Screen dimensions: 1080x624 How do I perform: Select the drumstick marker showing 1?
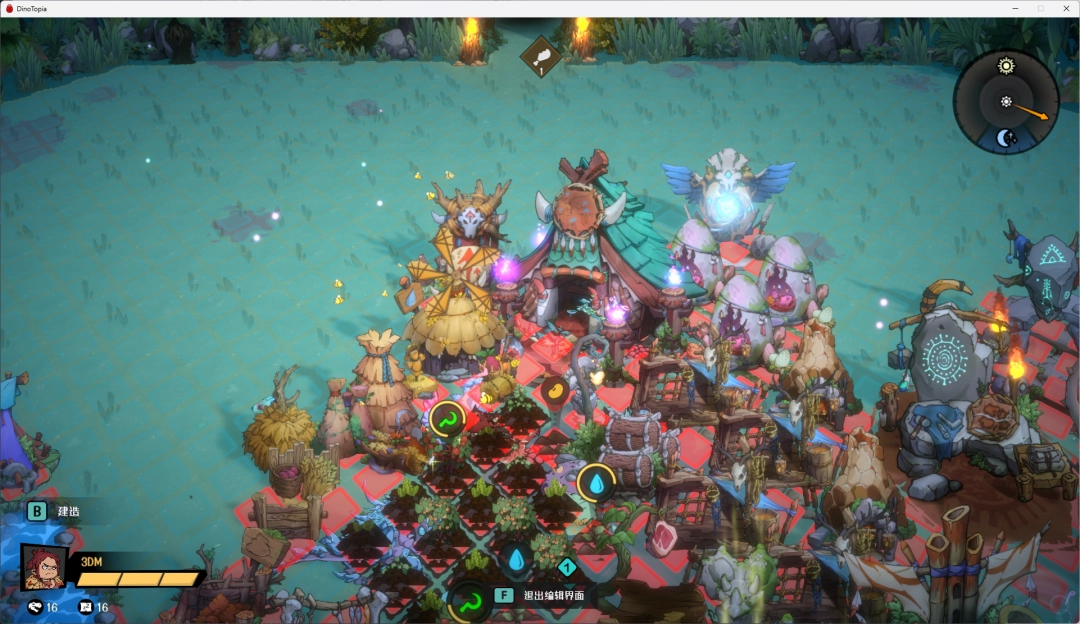tap(540, 56)
